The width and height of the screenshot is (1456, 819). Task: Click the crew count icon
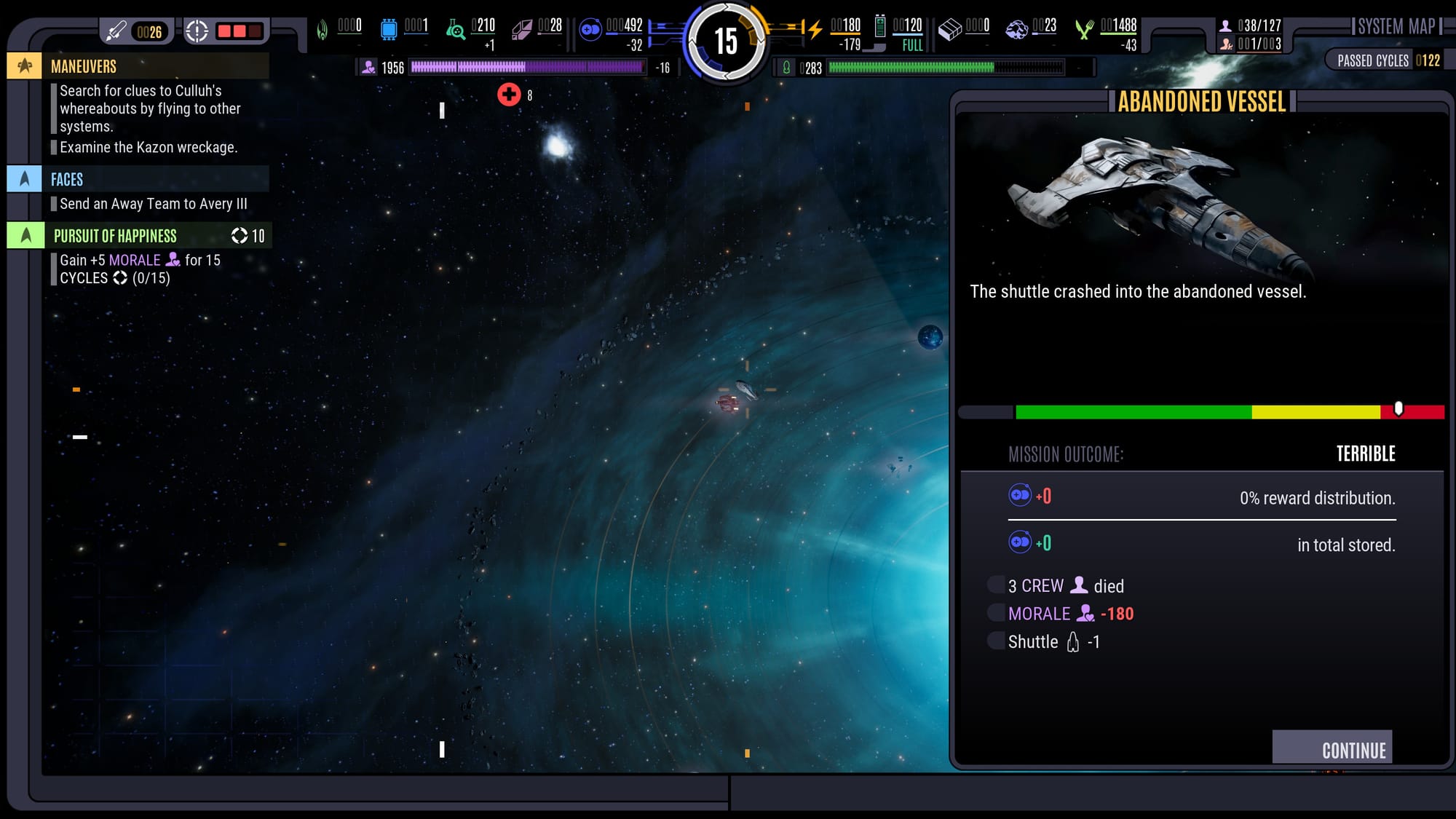coord(1226,26)
